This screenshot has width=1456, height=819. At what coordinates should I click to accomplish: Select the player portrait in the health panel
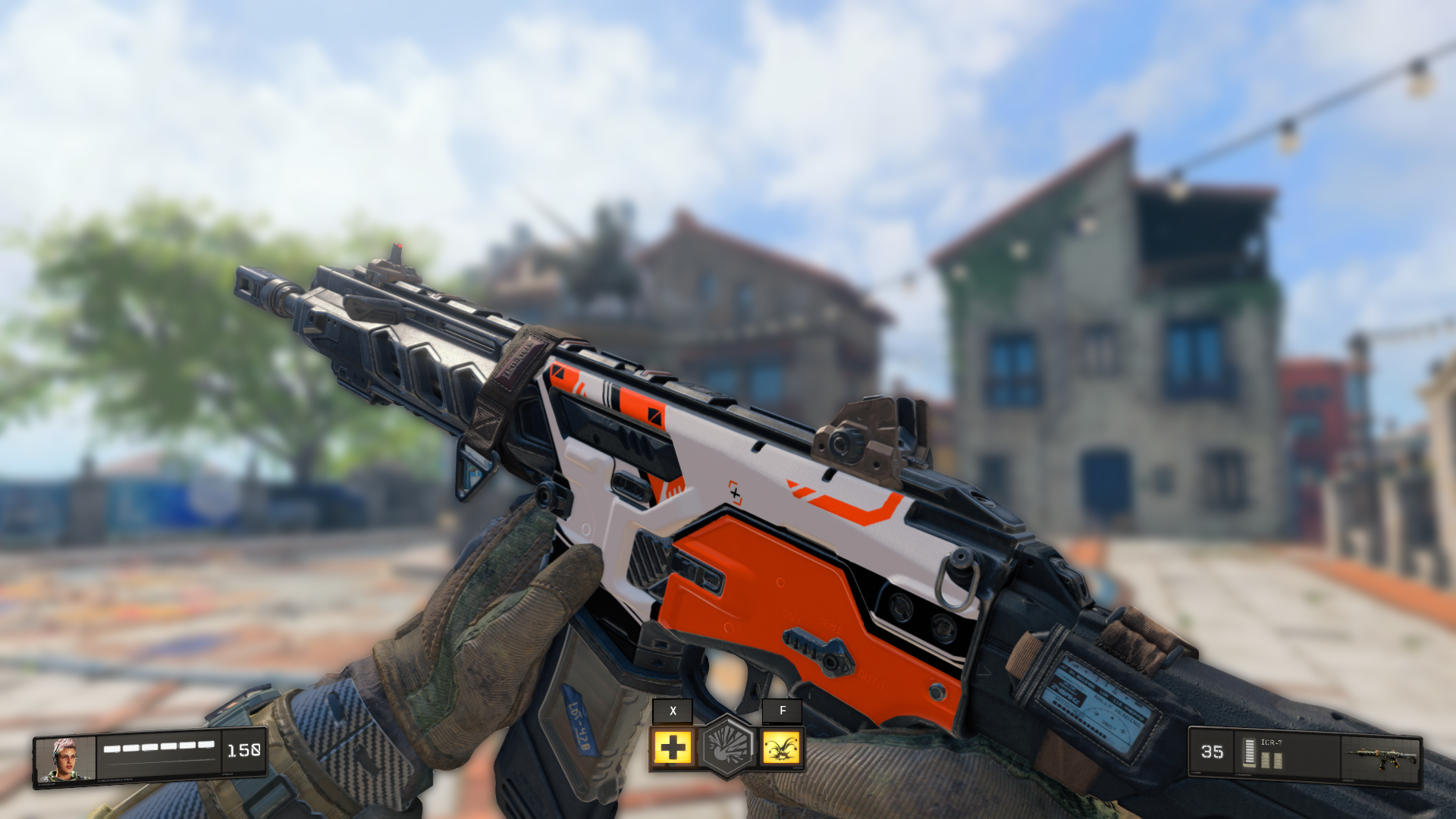tap(66, 757)
